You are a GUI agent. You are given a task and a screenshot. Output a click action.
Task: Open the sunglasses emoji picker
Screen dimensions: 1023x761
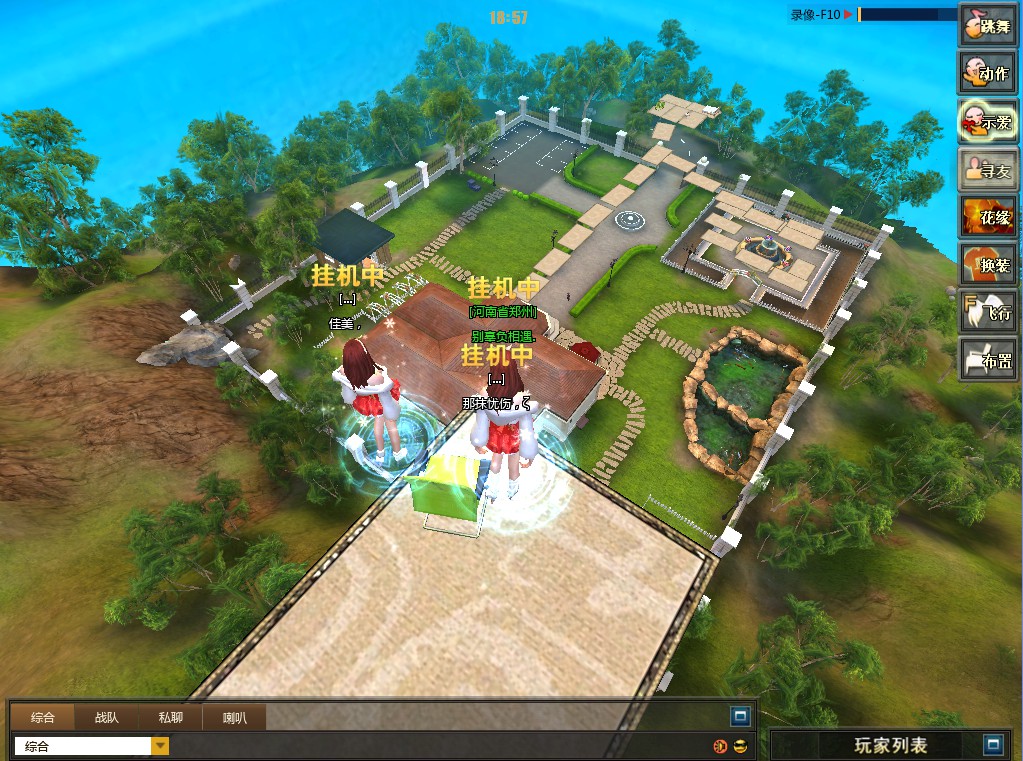(740, 746)
